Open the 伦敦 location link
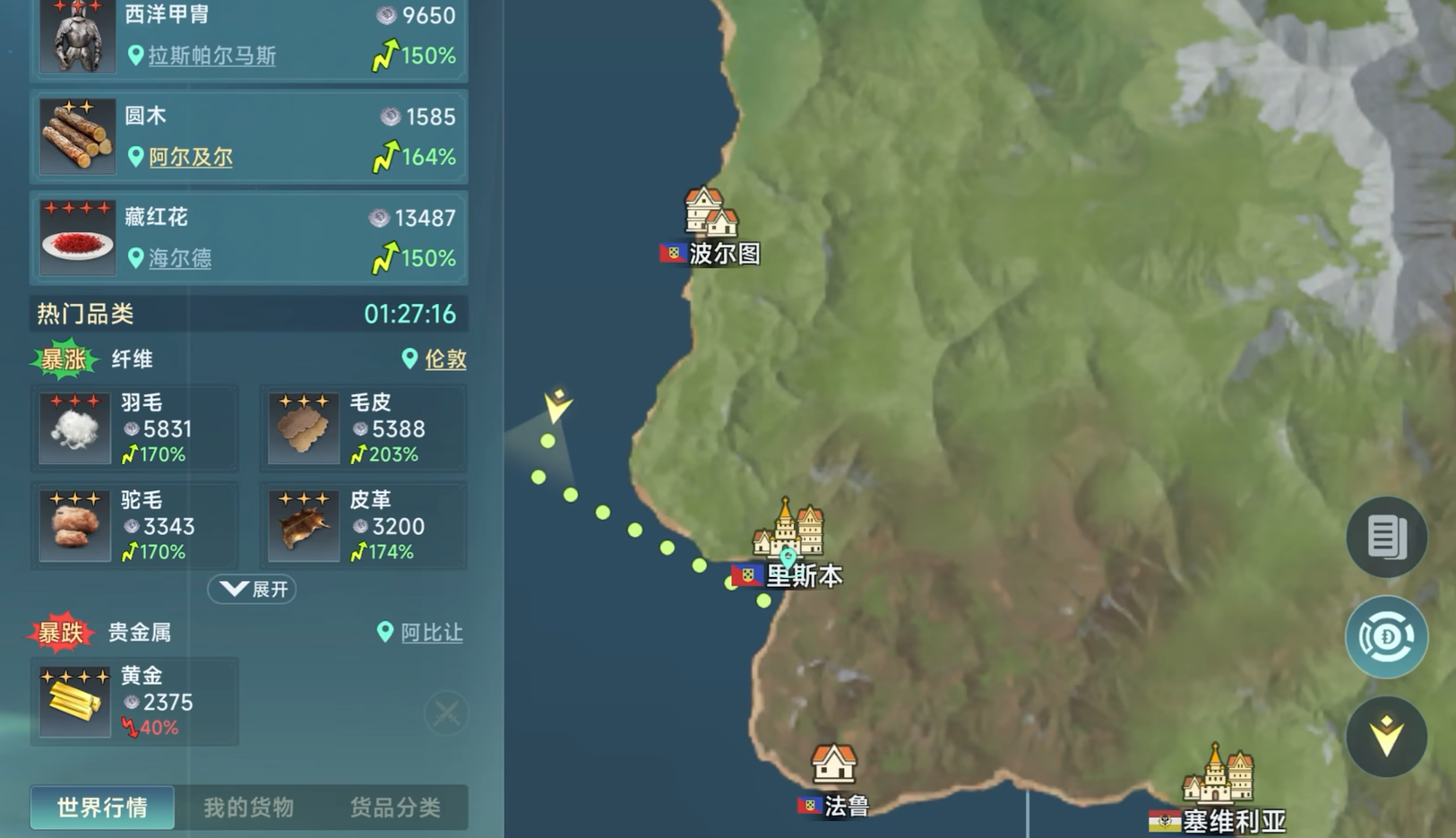 [444, 359]
